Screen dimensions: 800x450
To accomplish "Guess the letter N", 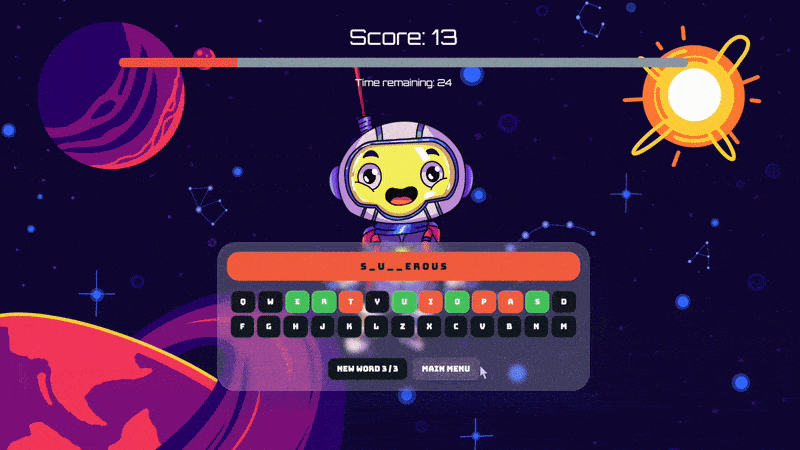I will click(x=537, y=326).
